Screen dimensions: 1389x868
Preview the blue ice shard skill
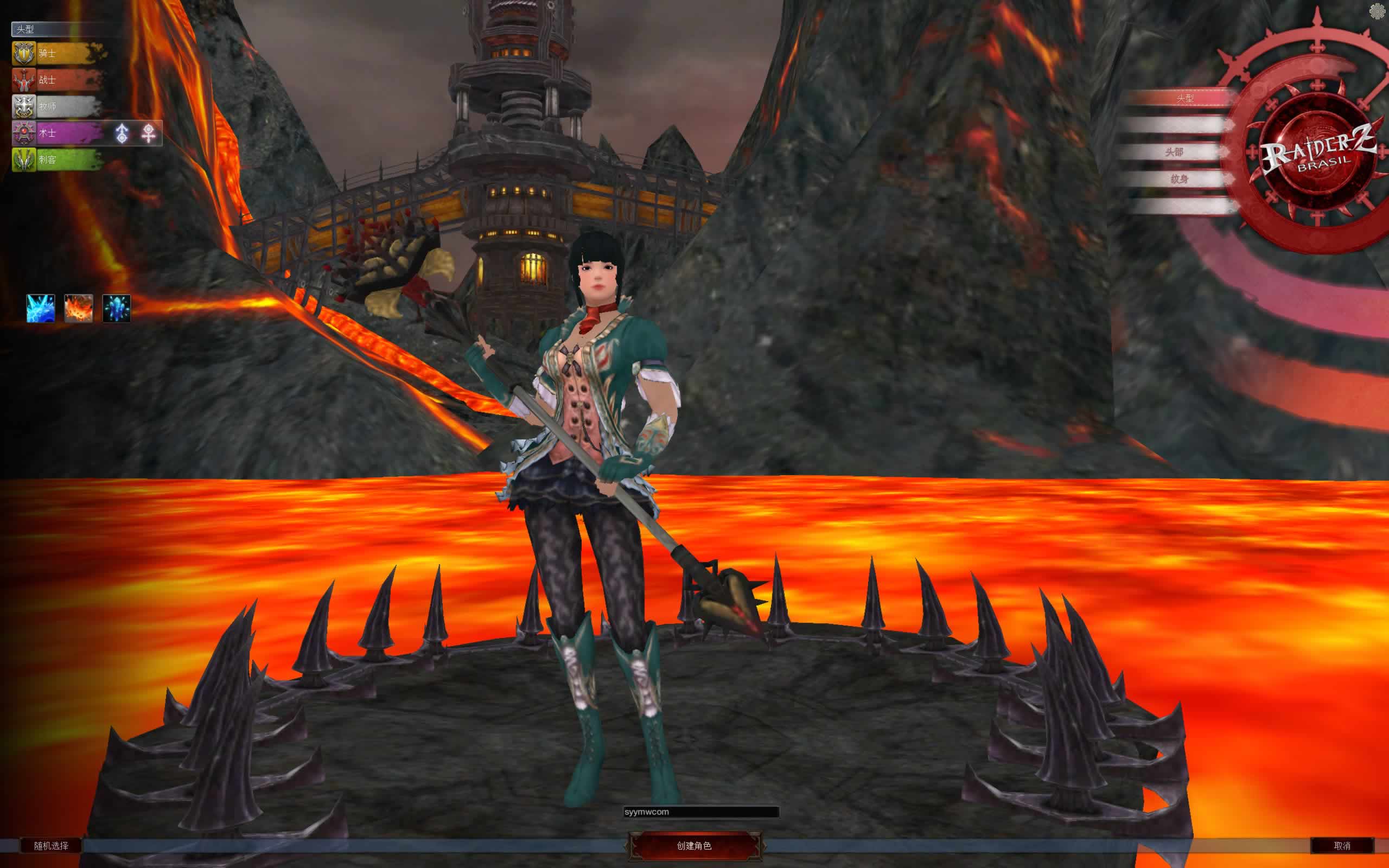(41, 308)
